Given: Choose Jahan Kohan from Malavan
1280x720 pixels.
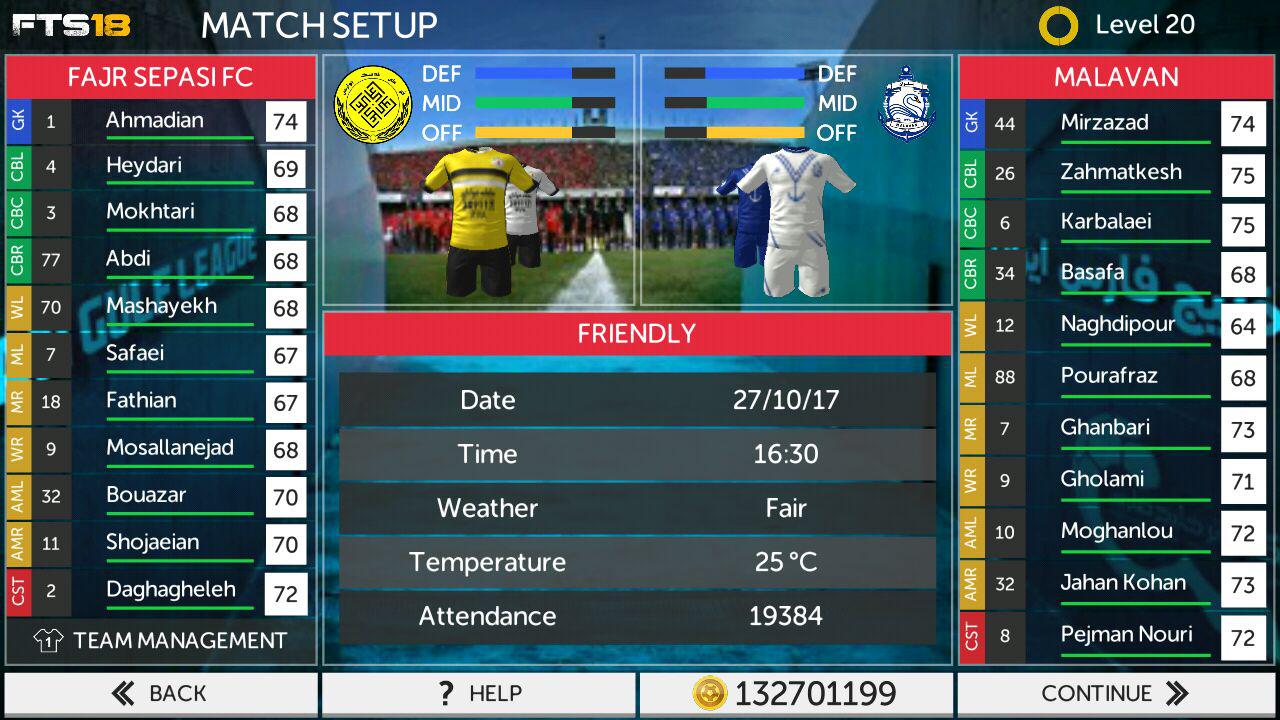Looking at the screenshot, I should (1123, 582).
